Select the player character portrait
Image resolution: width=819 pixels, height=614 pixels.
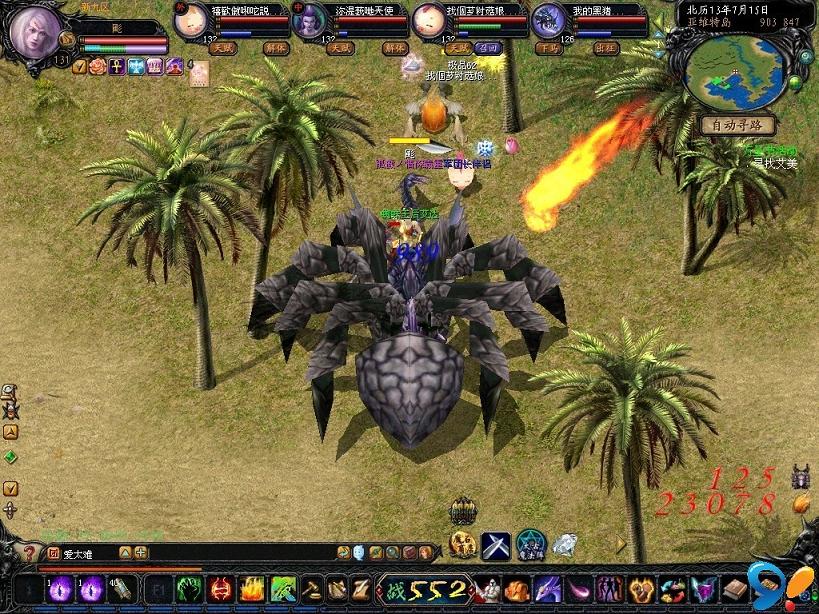(x=35, y=33)
